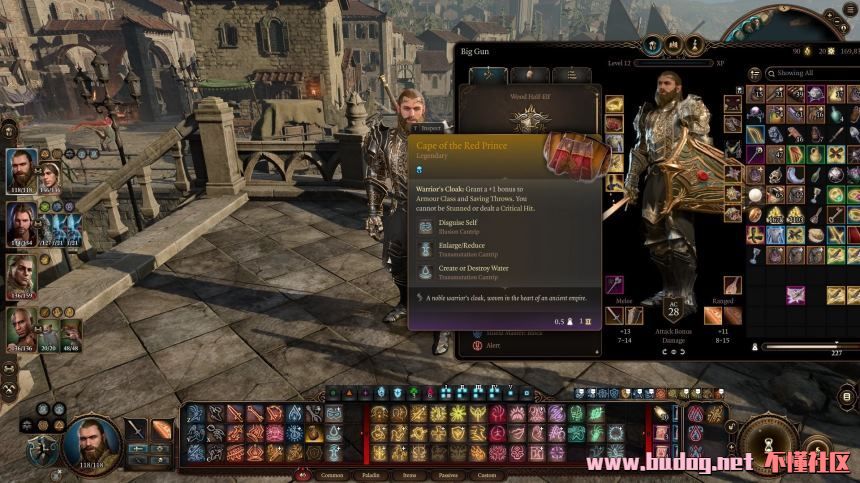Open the third character sheet tab
Viewport: 860px width, 483px height.
(570, 75)
